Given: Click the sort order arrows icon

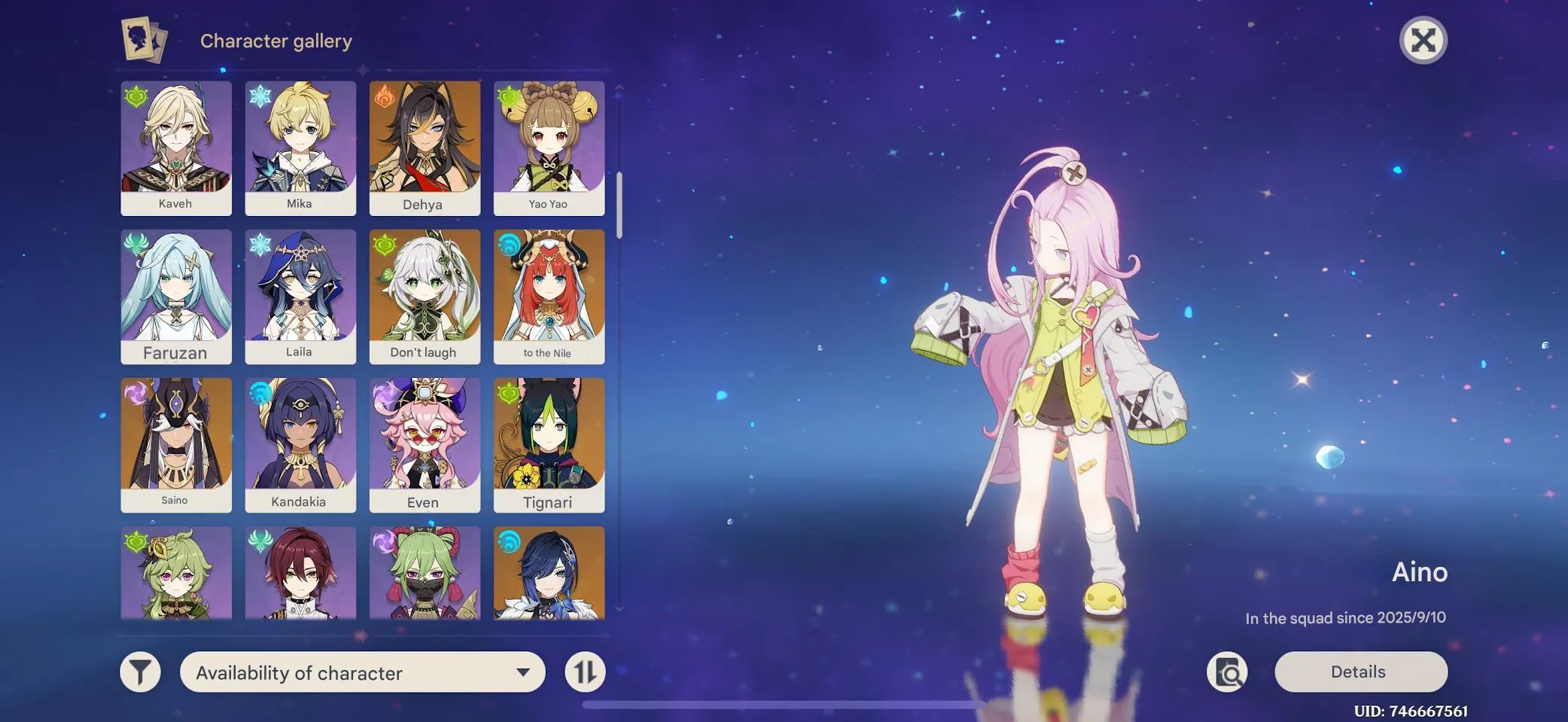Looking at the screenshot, I should click(x=586, y=672).
